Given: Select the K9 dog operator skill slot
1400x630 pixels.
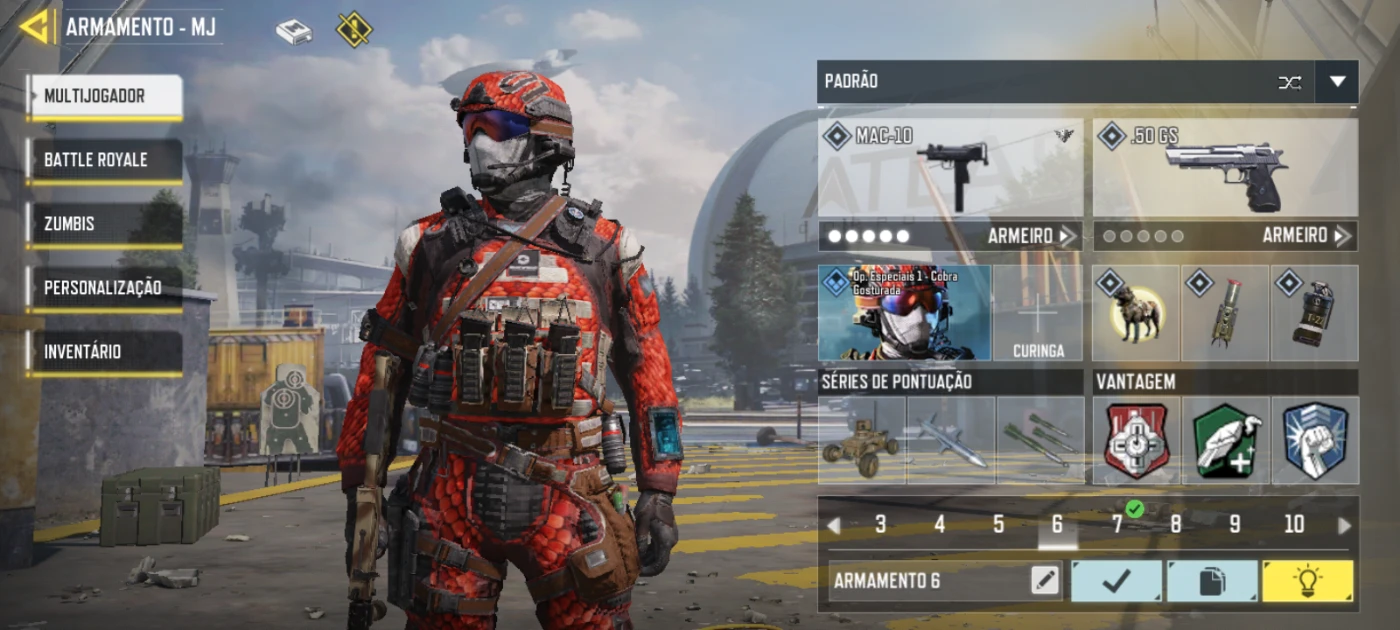Looking at the screenshot, I should [x=1136, y=313].
